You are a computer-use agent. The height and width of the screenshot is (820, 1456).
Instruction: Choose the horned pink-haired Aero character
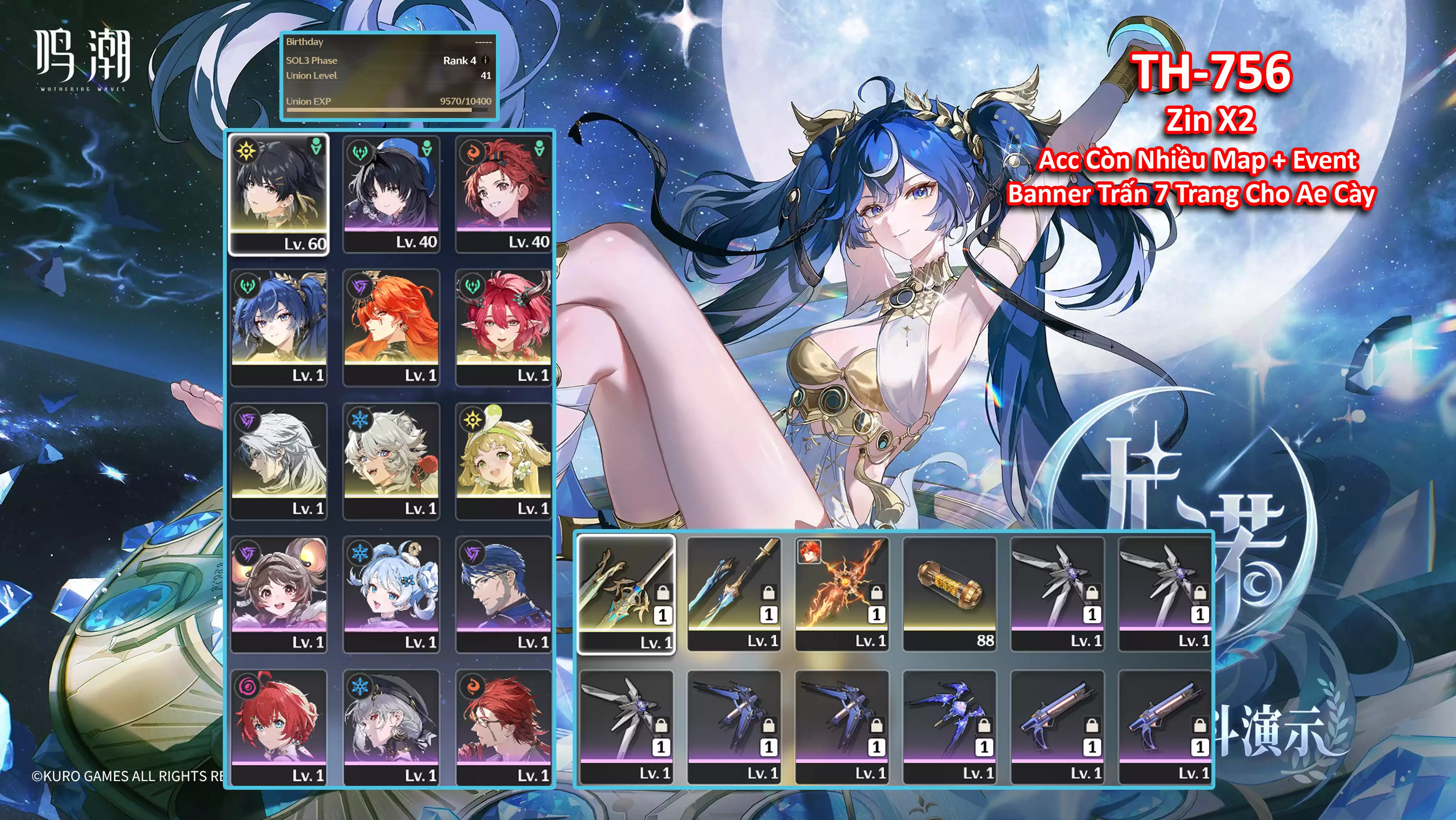[x=504, y=327]
